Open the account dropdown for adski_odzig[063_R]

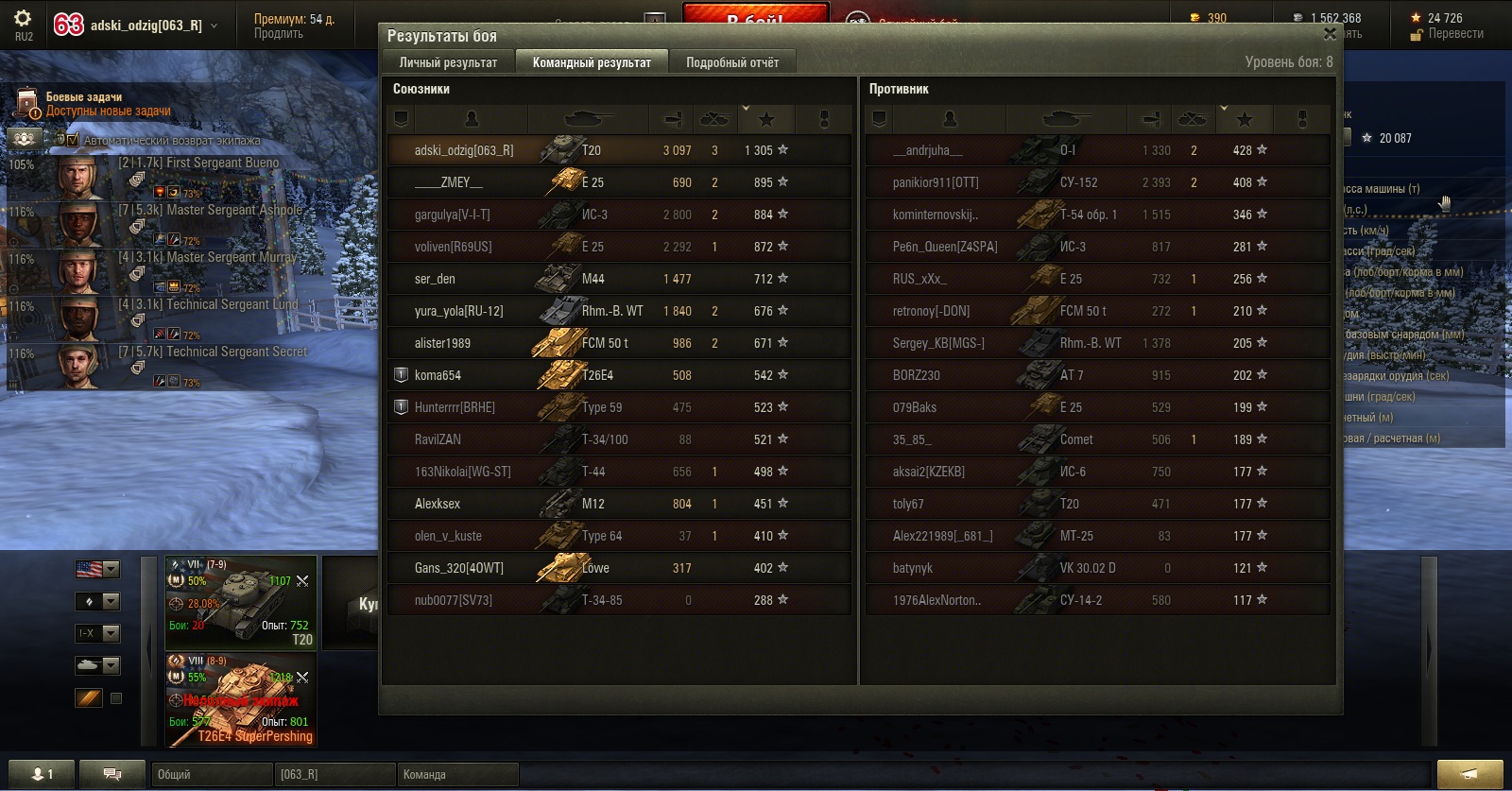(x=214, y=26)
